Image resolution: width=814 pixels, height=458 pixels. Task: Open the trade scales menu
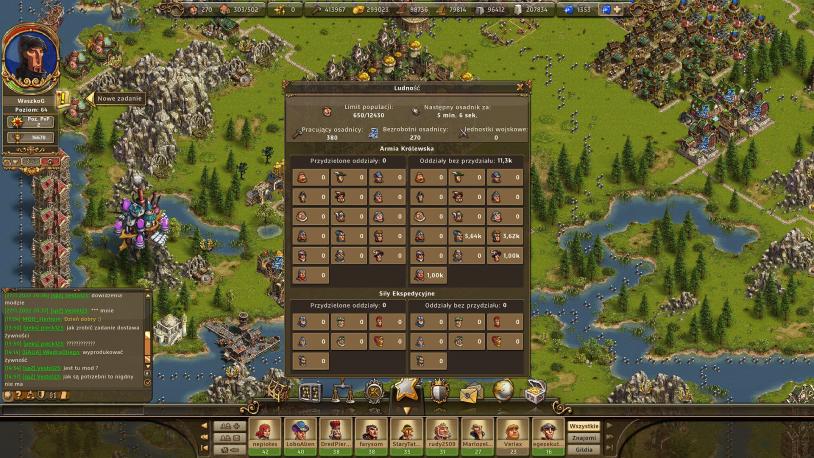341,390
